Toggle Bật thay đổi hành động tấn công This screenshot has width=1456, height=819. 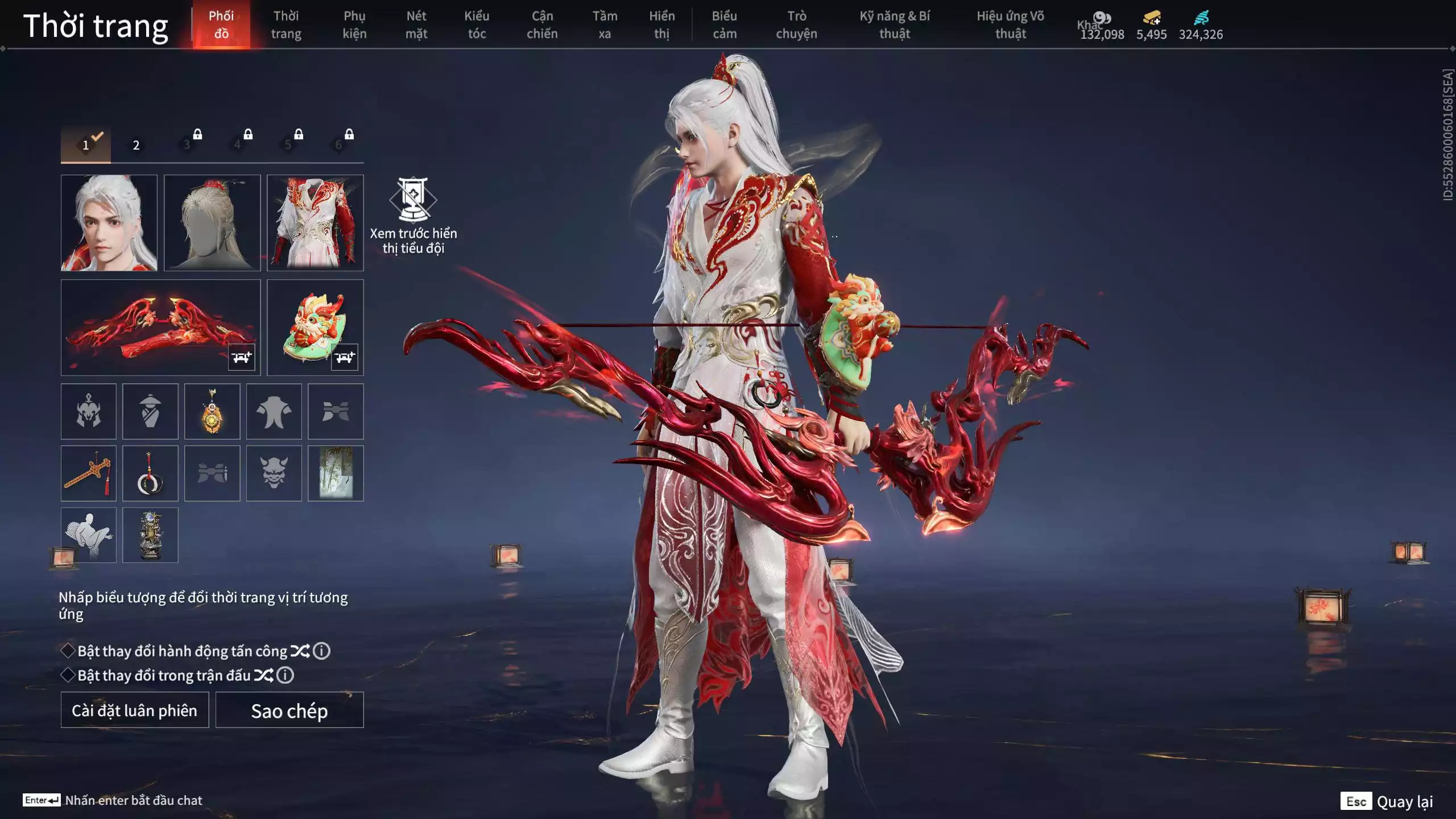[x=68, y=651]
